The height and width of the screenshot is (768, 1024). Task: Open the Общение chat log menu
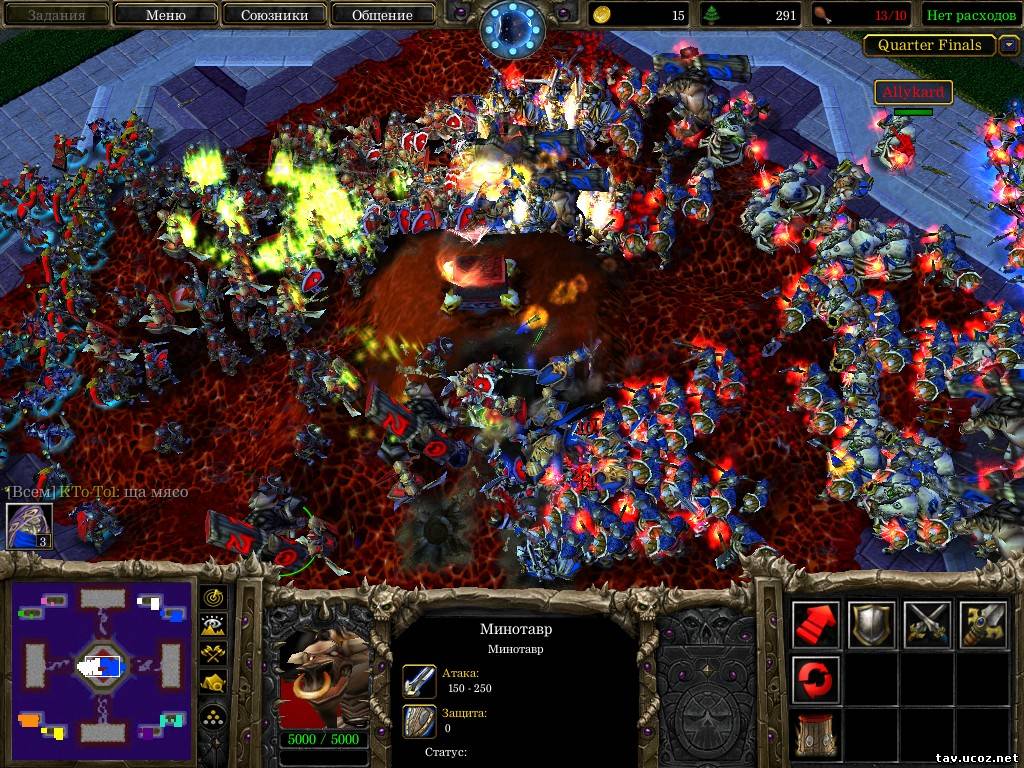tap(382, 15)
